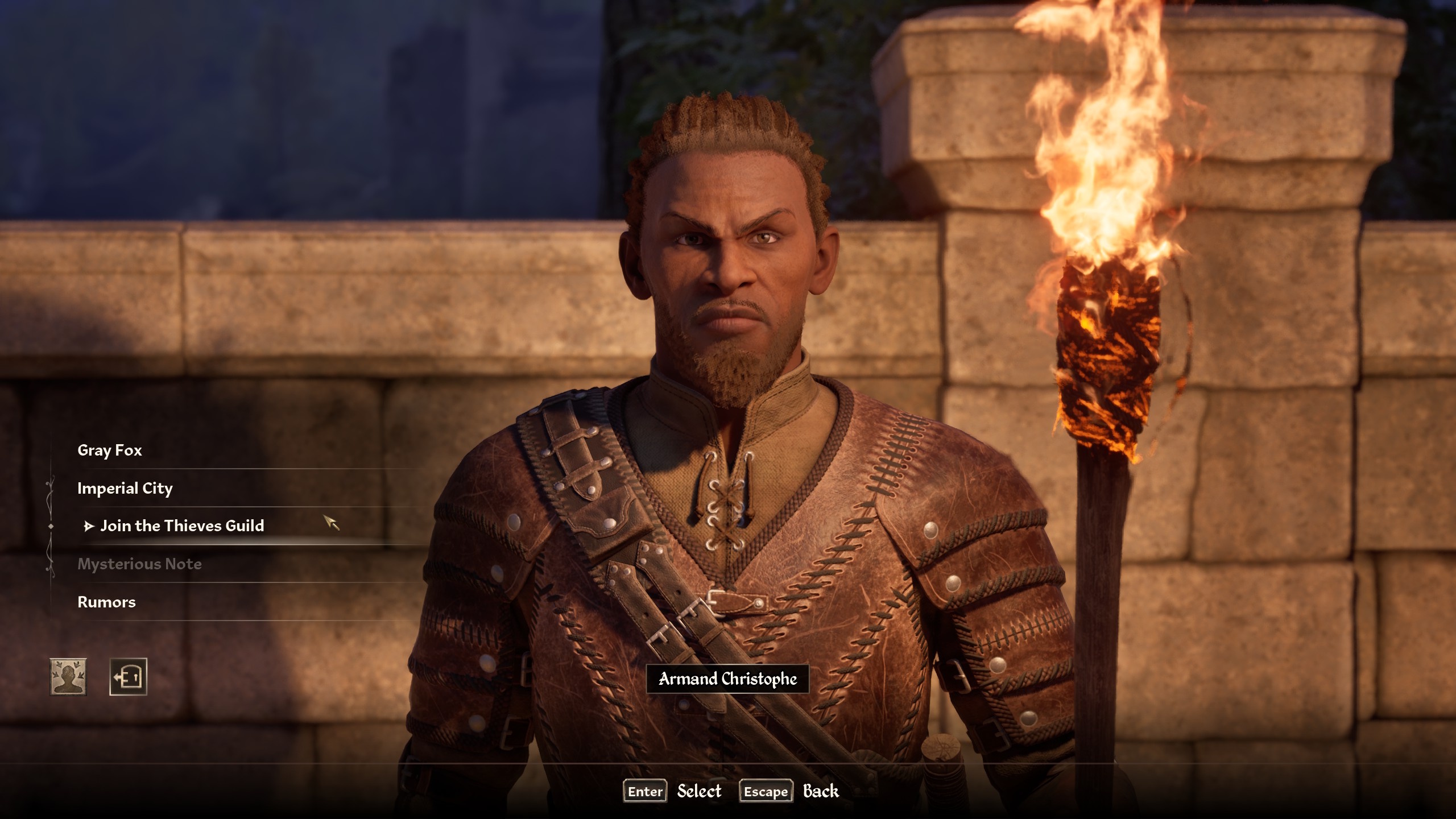This screenshot has height=819, width=1456.
Task: Click the divider line under Imperial City
Action: (x=239, y=506)
